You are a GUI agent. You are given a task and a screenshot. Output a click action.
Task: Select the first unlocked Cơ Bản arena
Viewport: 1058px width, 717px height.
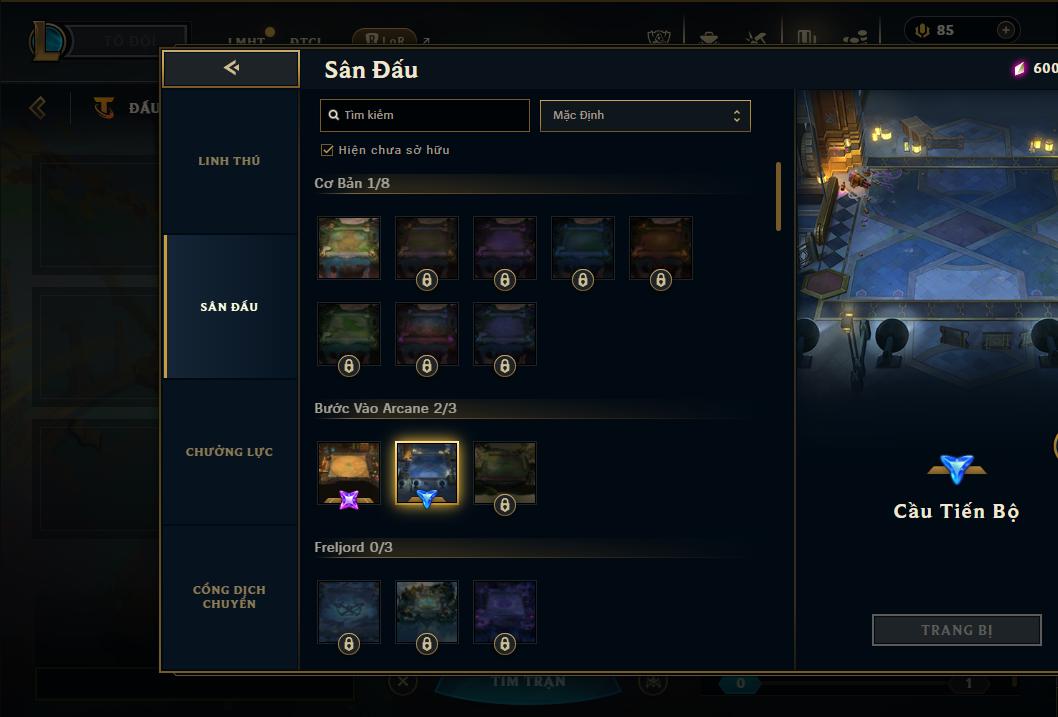[x=349, y=248]
